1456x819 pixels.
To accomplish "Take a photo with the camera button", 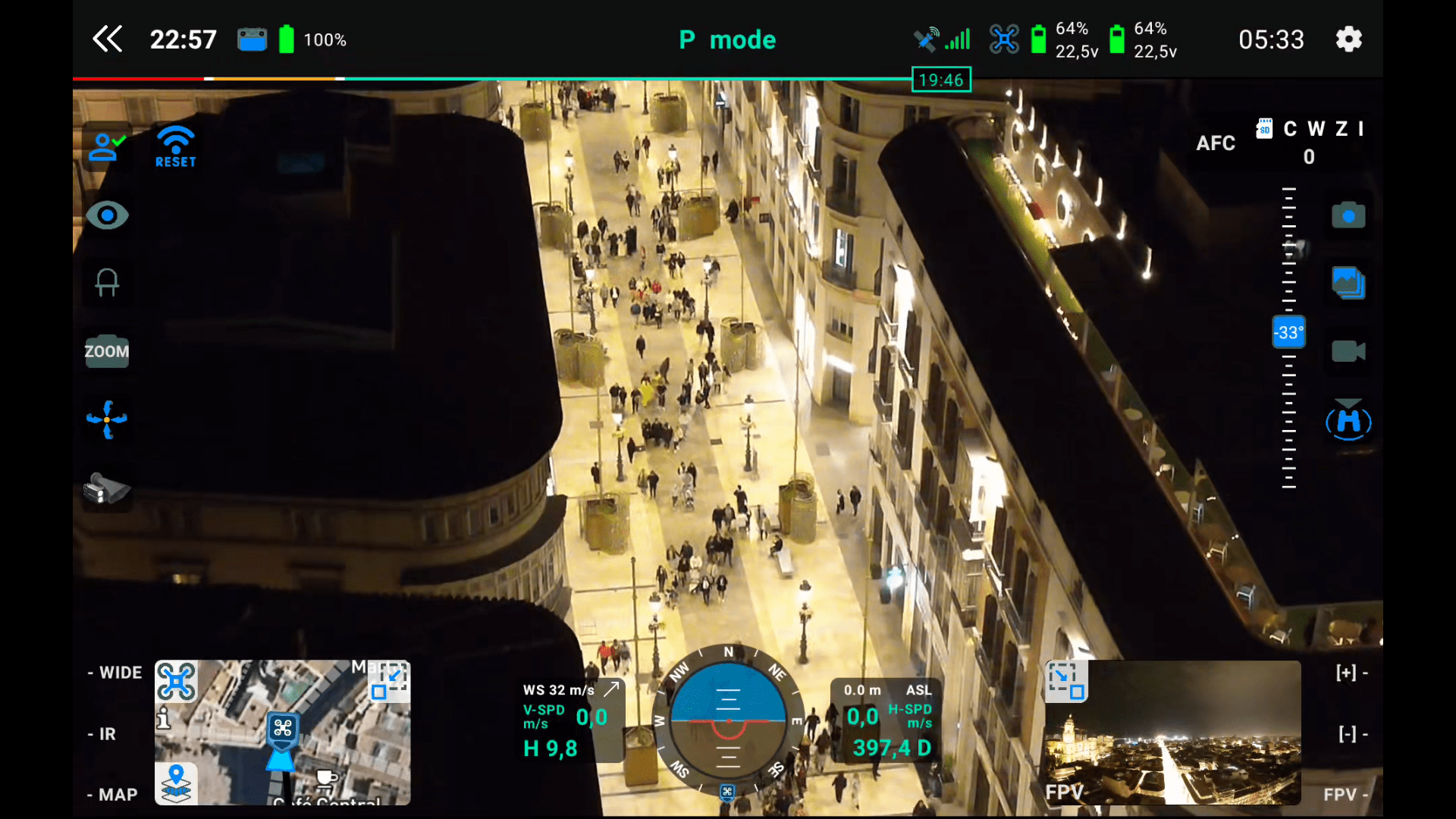I will (1348, 215).
